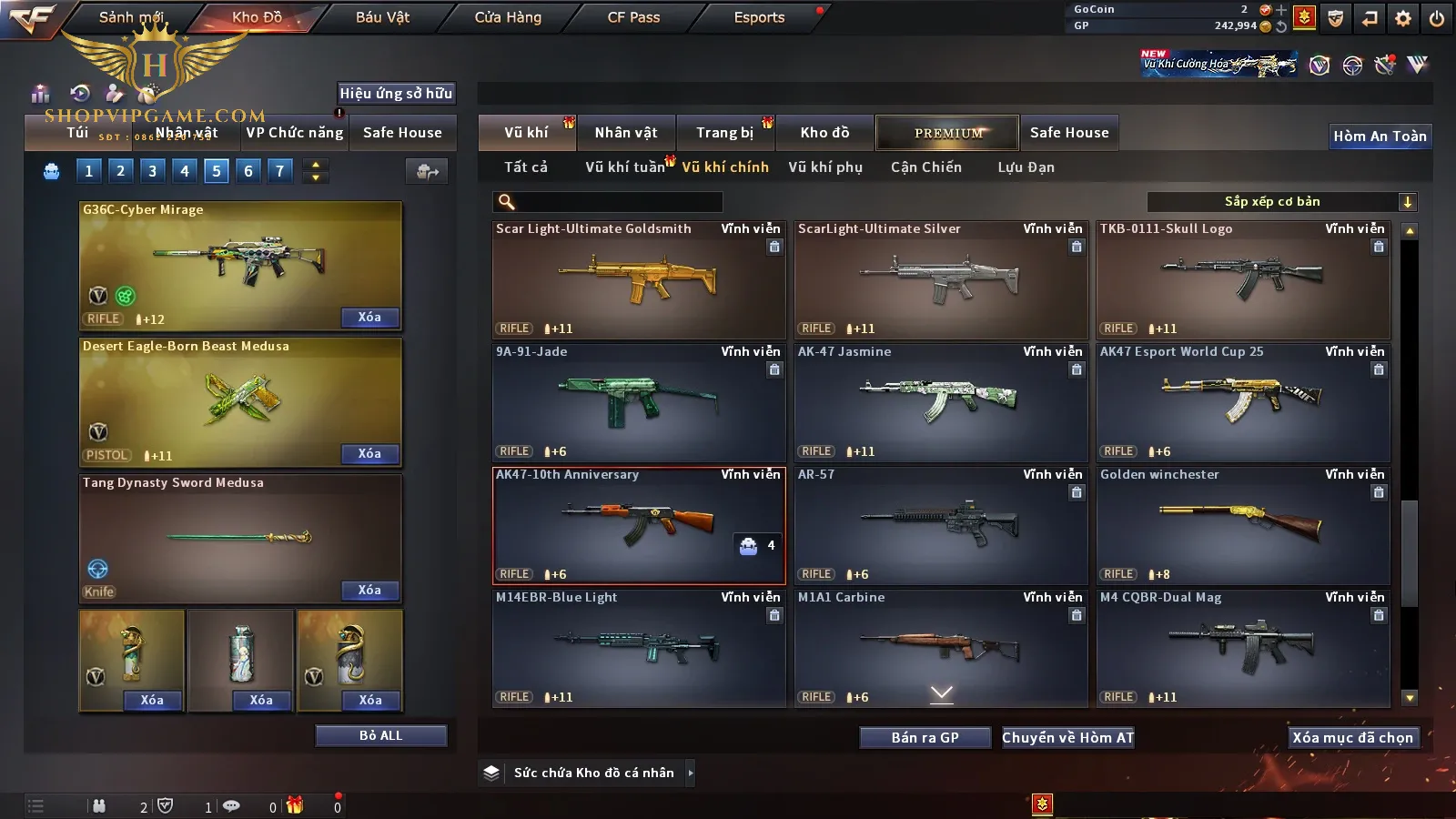Show the Vũ khí phụ subcategory
The width and height of the screenshot is (1456, 819).
point(824,167)
